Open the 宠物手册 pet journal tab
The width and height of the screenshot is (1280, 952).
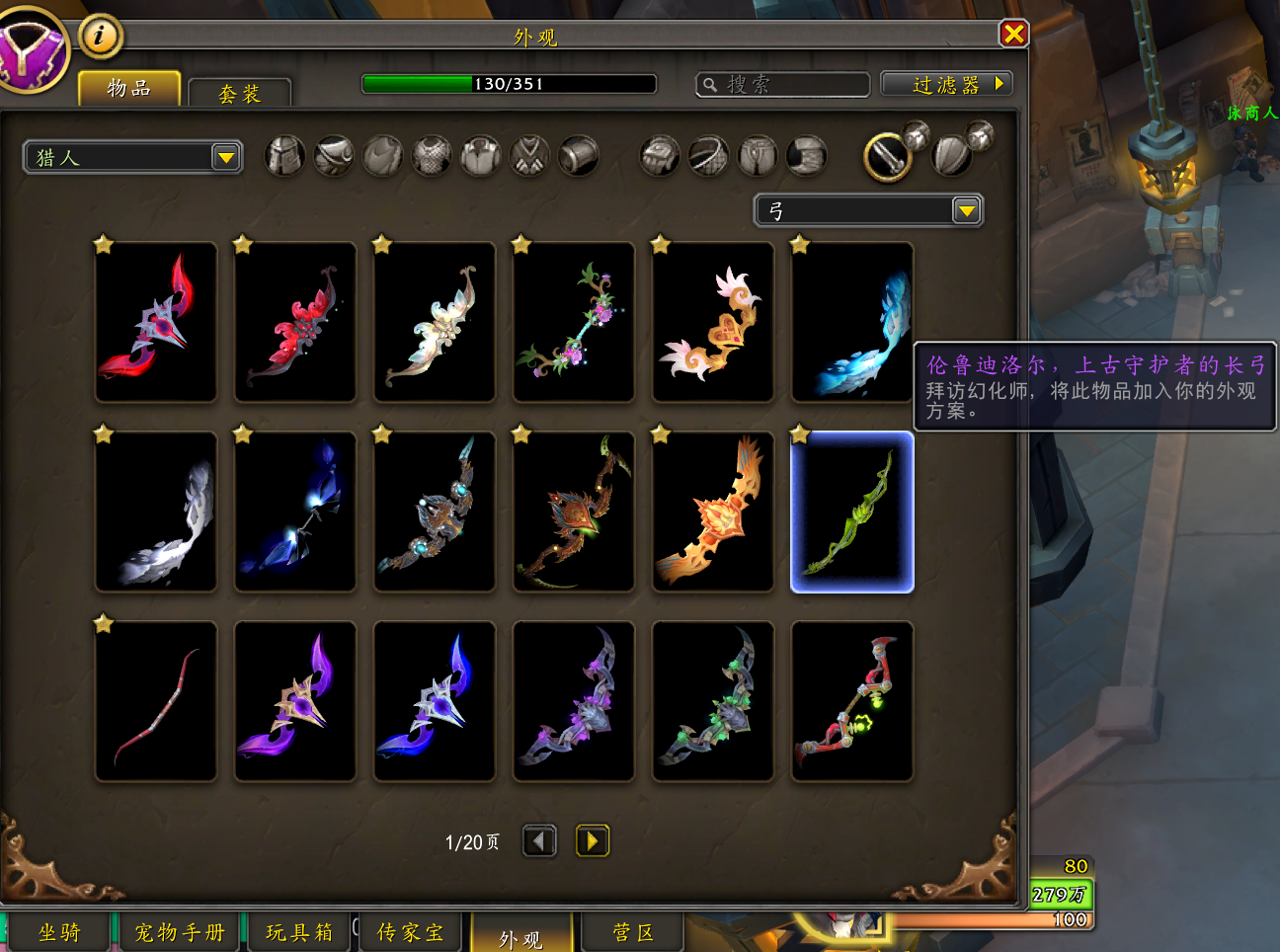point(180,933)
